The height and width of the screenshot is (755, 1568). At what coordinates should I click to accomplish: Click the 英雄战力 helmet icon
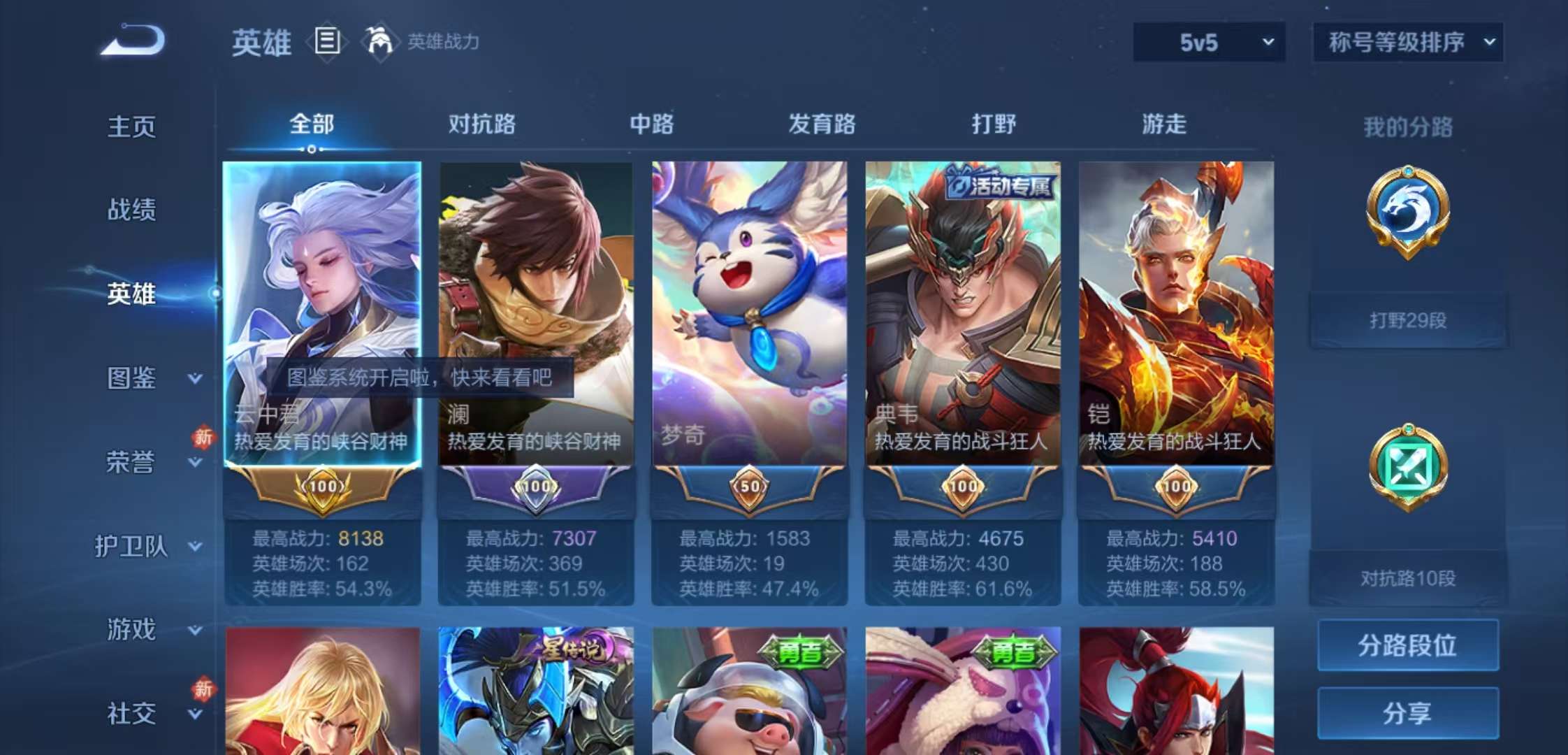pyautogui.click(x=381, y=42)
